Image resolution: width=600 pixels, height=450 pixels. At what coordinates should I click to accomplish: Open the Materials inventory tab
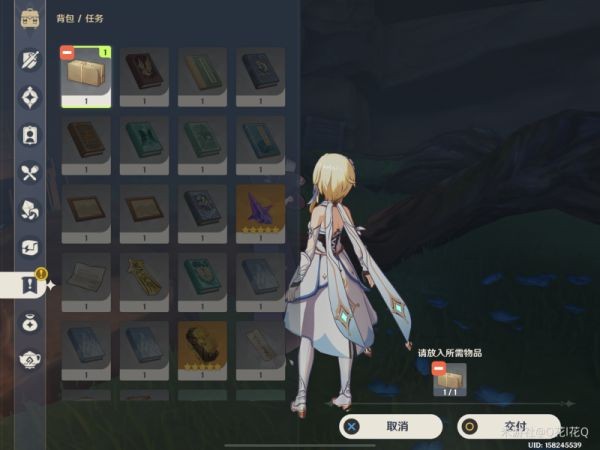pyautogui.click(x=29, y=210)
